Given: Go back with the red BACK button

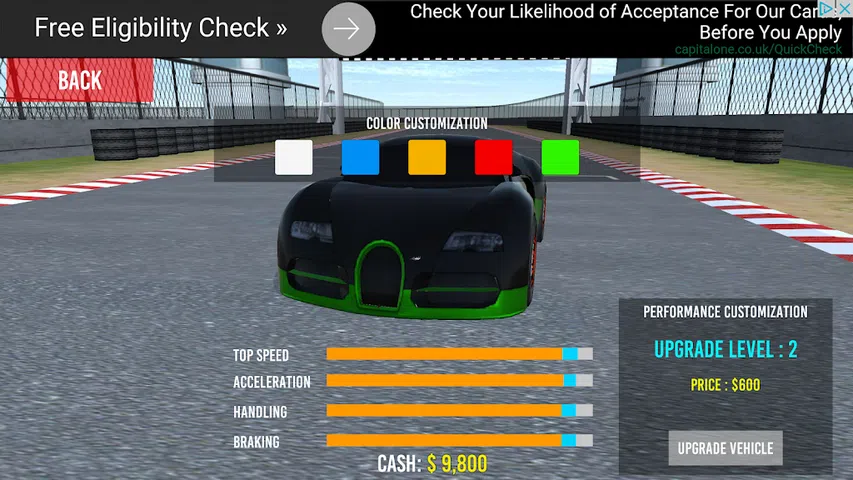Looking at the screenshot, I should 77,80.
